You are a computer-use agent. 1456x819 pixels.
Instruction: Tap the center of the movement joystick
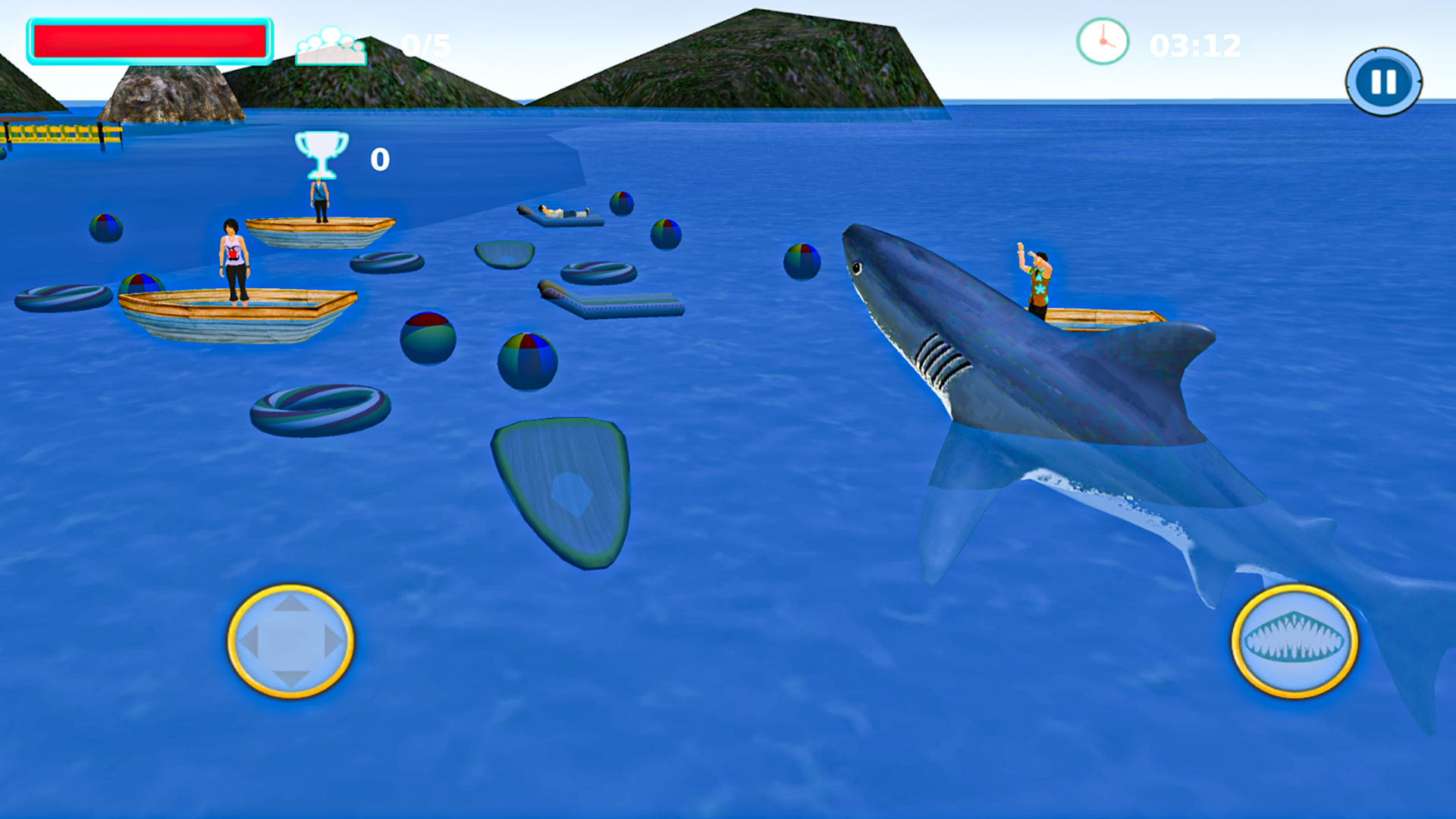click(x=290, y=641)
